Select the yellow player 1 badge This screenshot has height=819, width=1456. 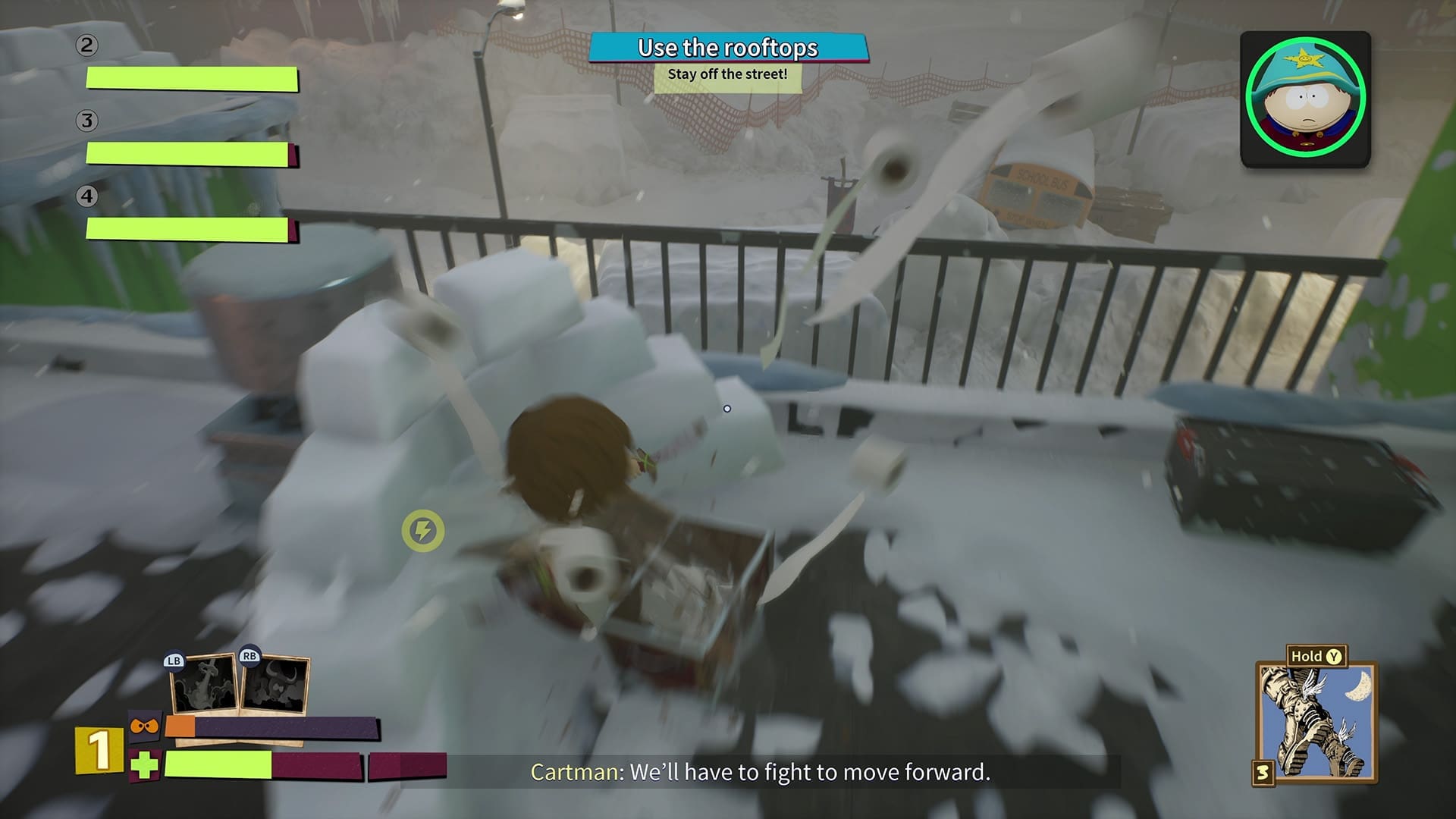click(x=99, y=750)
